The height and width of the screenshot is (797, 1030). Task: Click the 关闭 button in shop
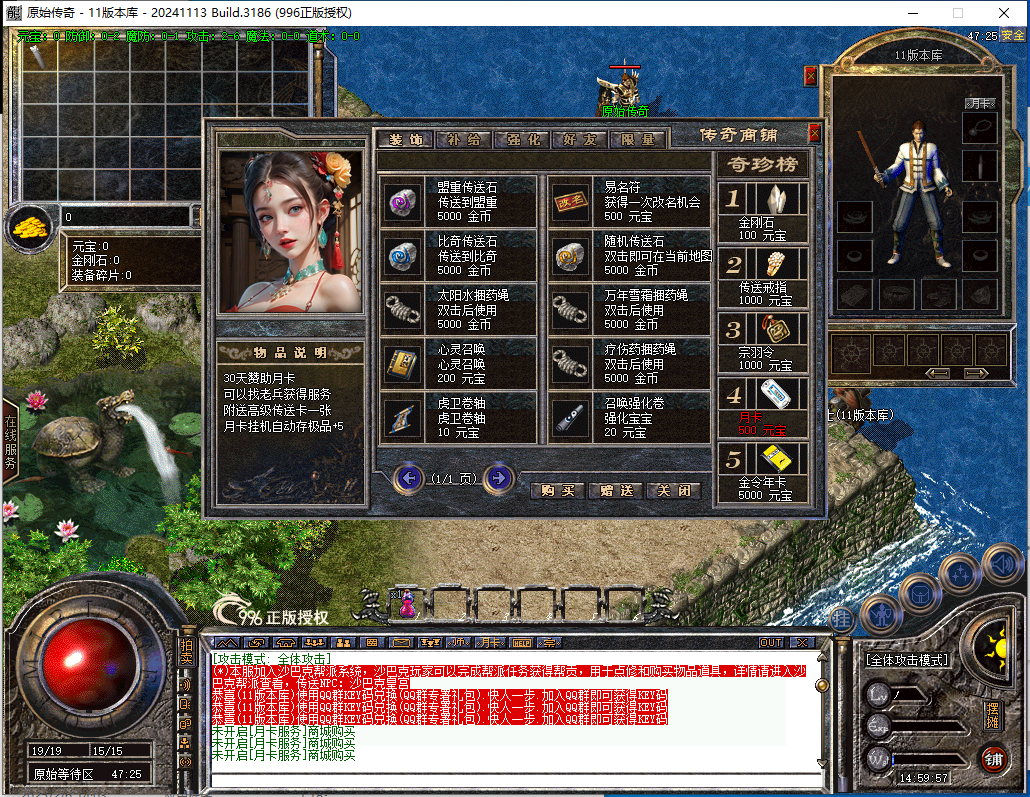(x=673, y=491)
